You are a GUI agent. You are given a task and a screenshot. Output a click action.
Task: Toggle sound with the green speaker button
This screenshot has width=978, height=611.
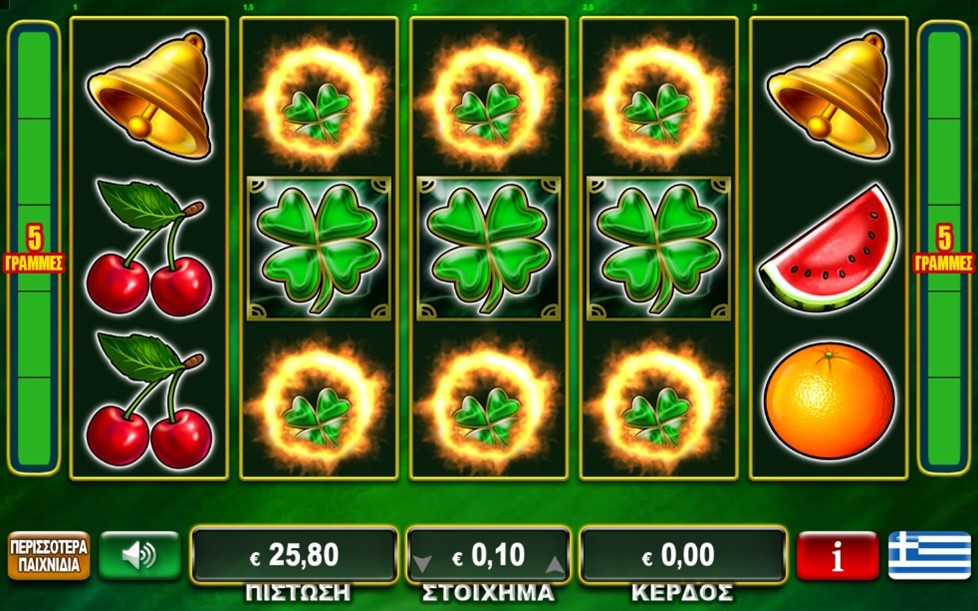(x=139, y=556)
